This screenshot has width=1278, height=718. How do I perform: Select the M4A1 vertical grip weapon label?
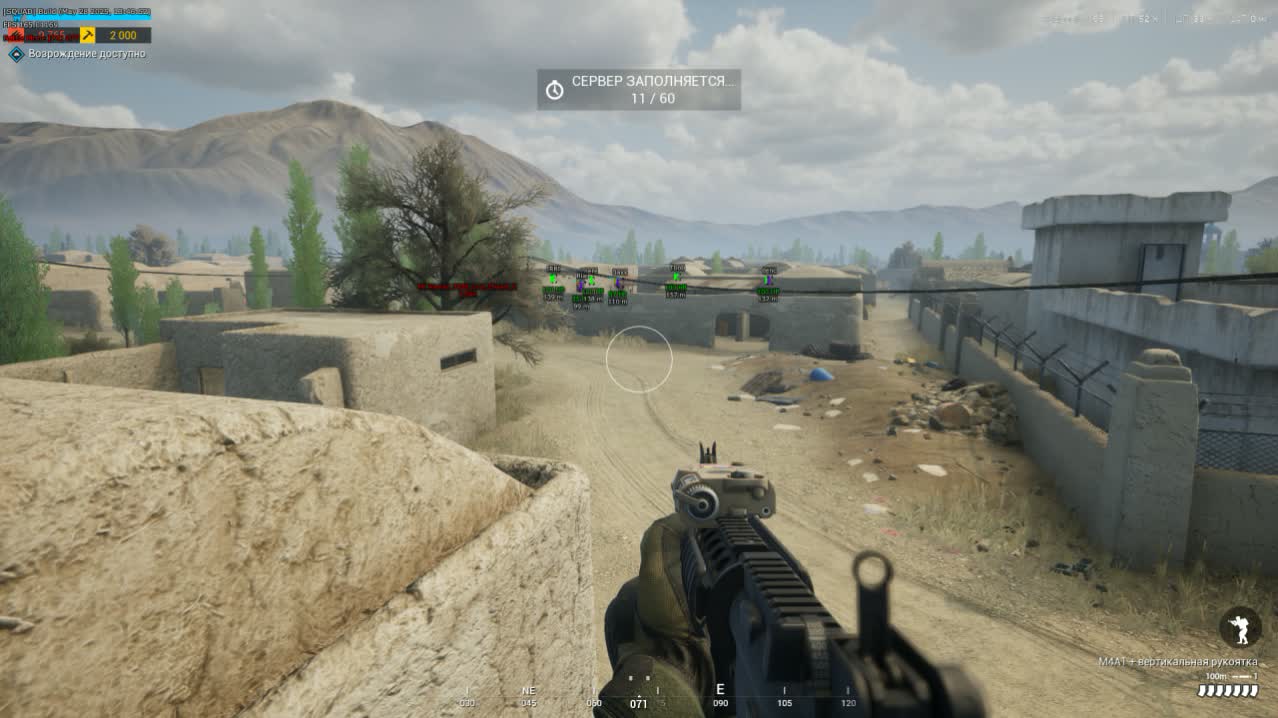click(x=1177, y=662)
